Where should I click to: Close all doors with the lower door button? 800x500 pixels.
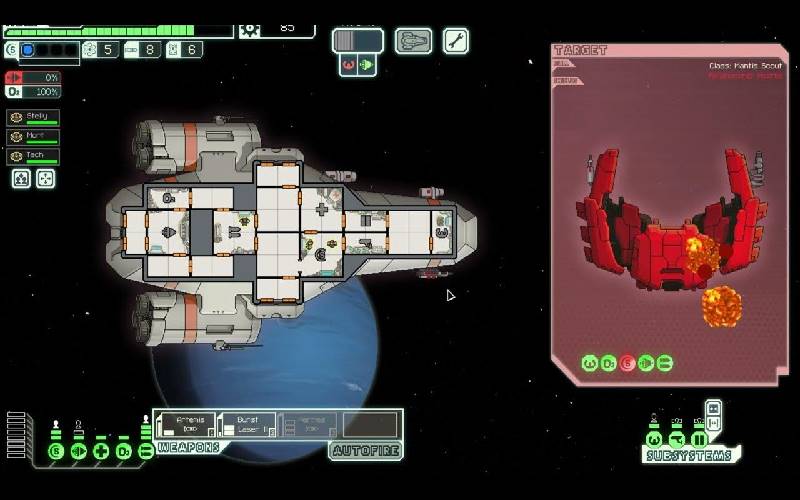tap(713, 426)
